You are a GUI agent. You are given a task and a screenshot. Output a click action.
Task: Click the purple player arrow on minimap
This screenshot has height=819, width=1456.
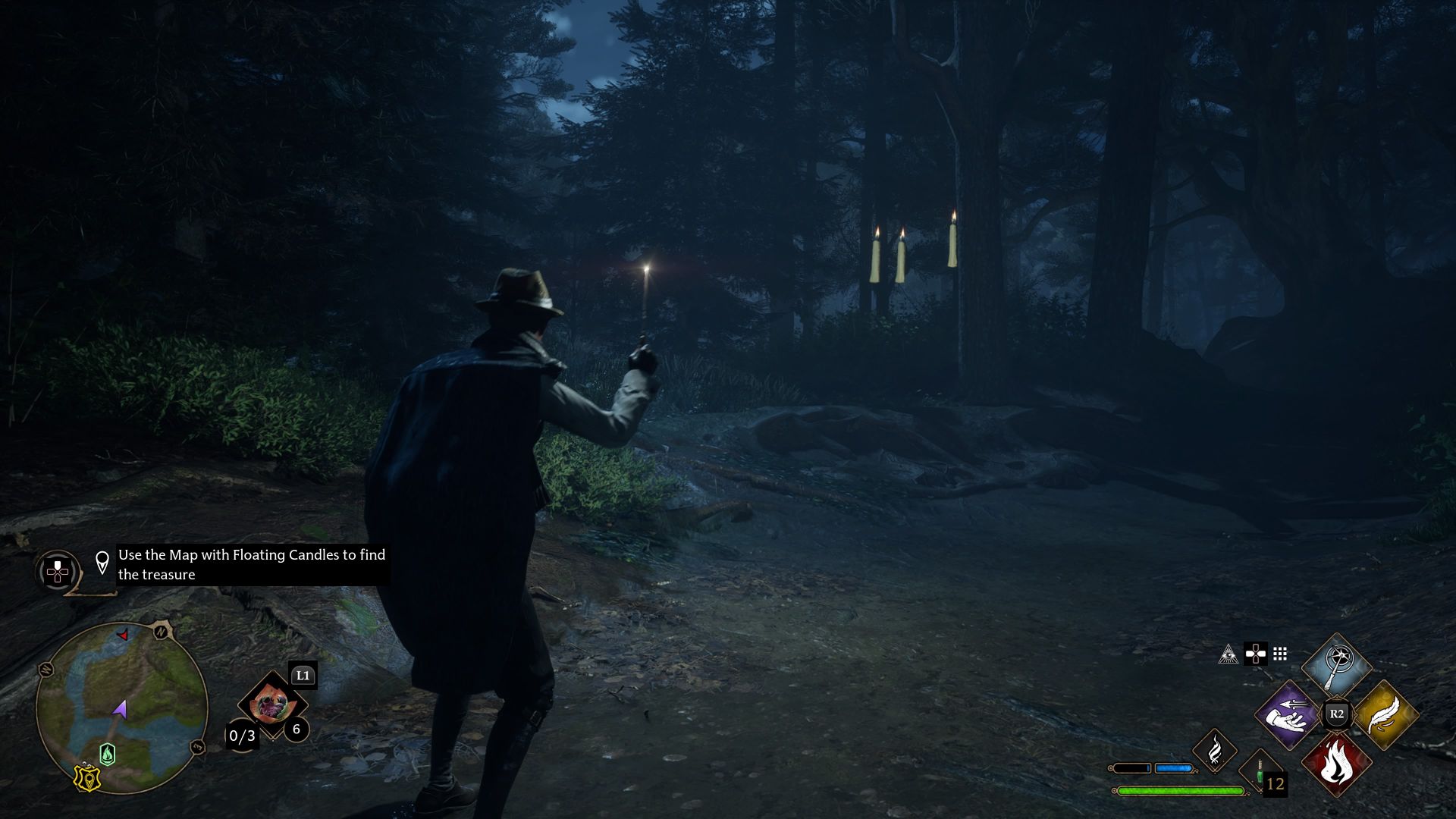click(x=120, y=710)
